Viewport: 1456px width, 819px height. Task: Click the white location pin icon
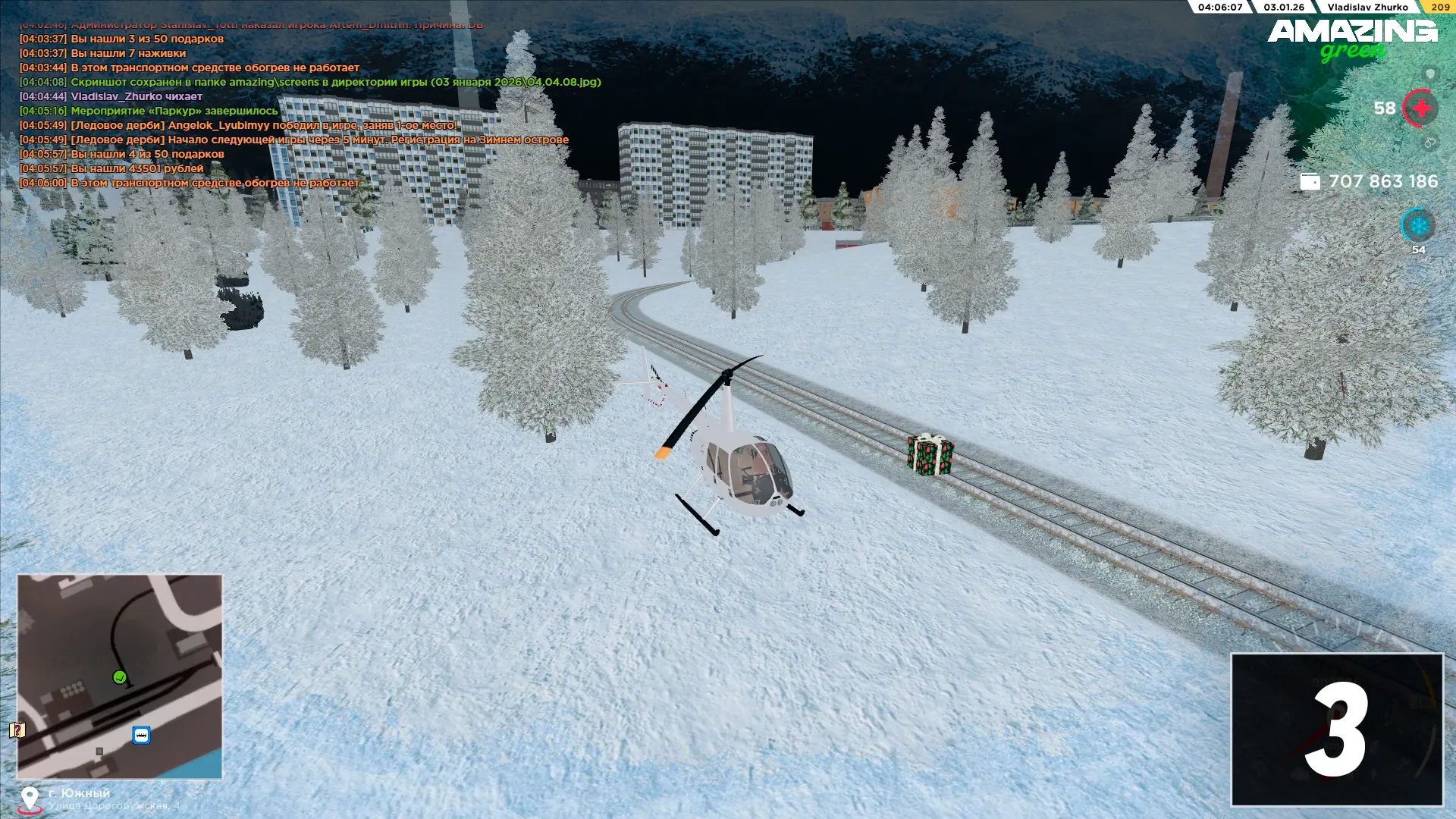pyautogui.click(x=30, y=798)
